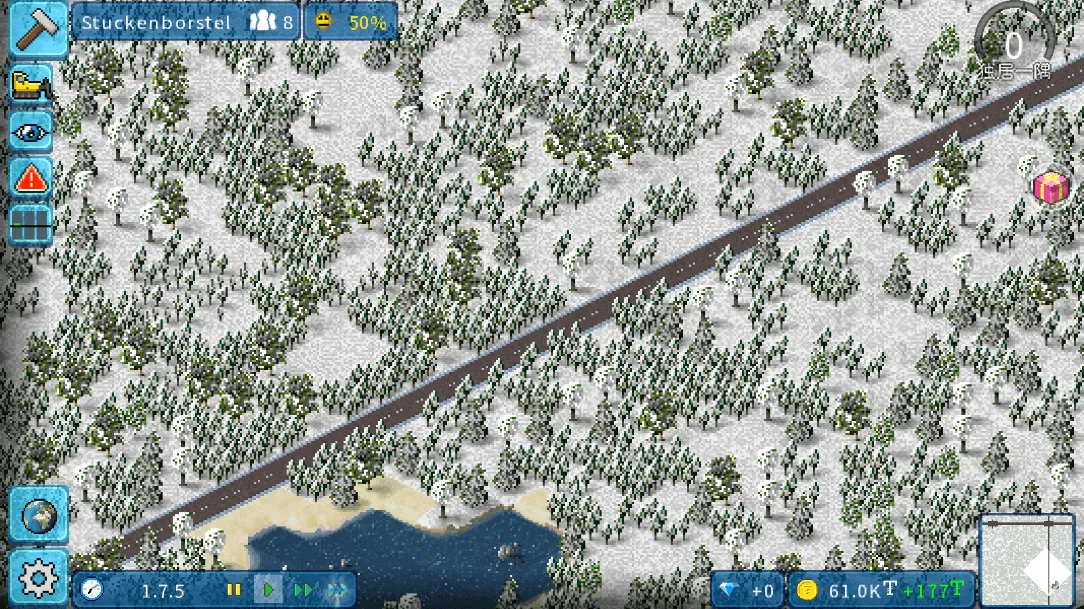Open the globe region view
Image resolution: width=1084 pixels, height=609 pixels.
(39, 515)
